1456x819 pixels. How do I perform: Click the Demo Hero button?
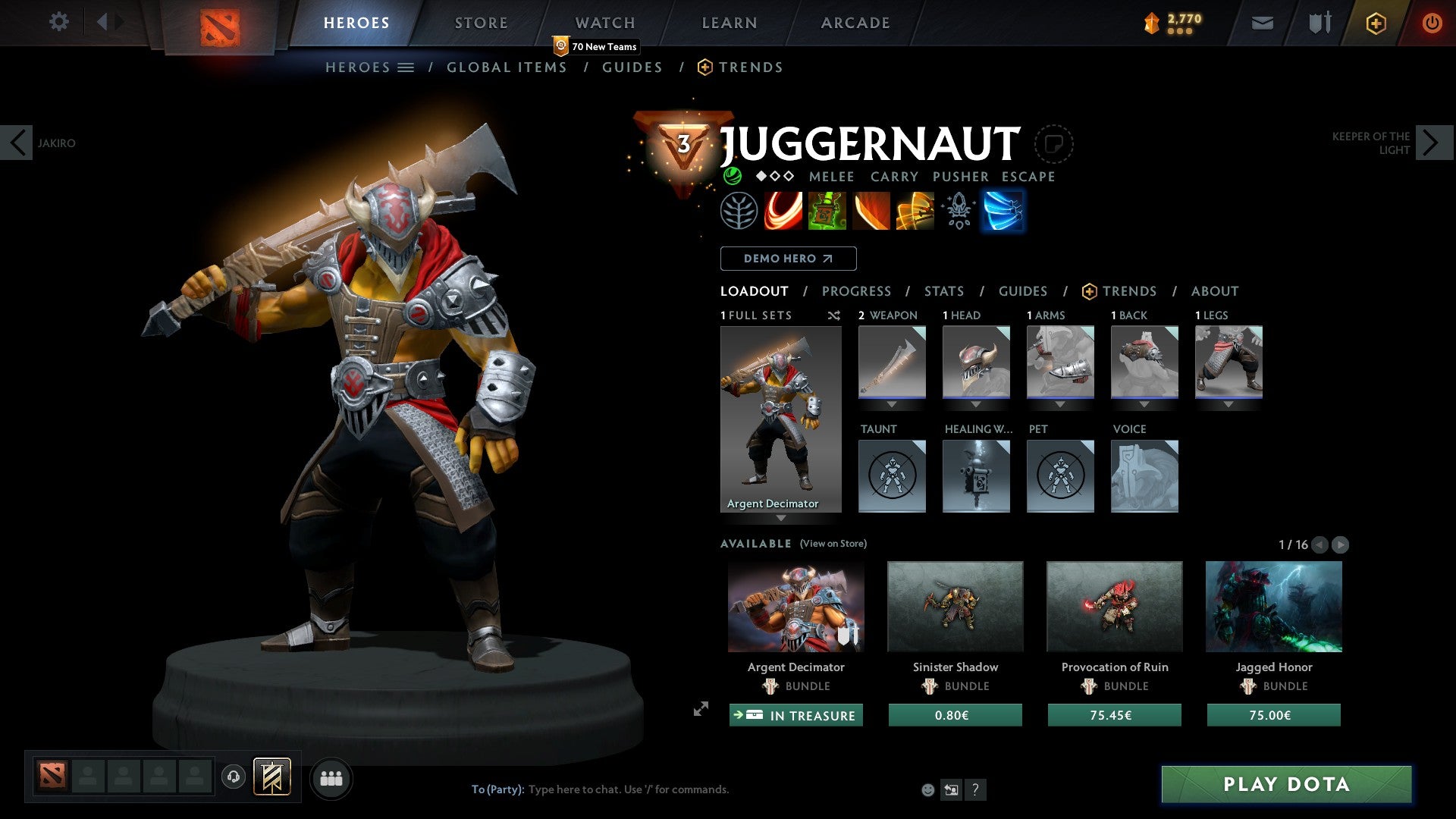coord(788,259)
